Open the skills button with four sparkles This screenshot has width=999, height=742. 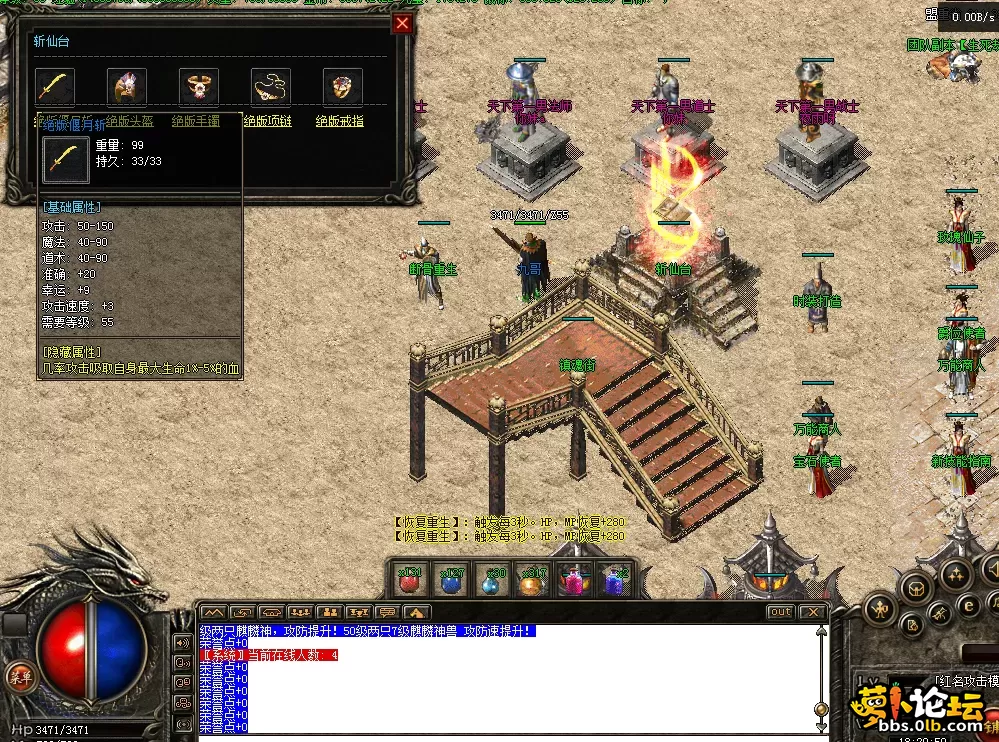[956, 574]
